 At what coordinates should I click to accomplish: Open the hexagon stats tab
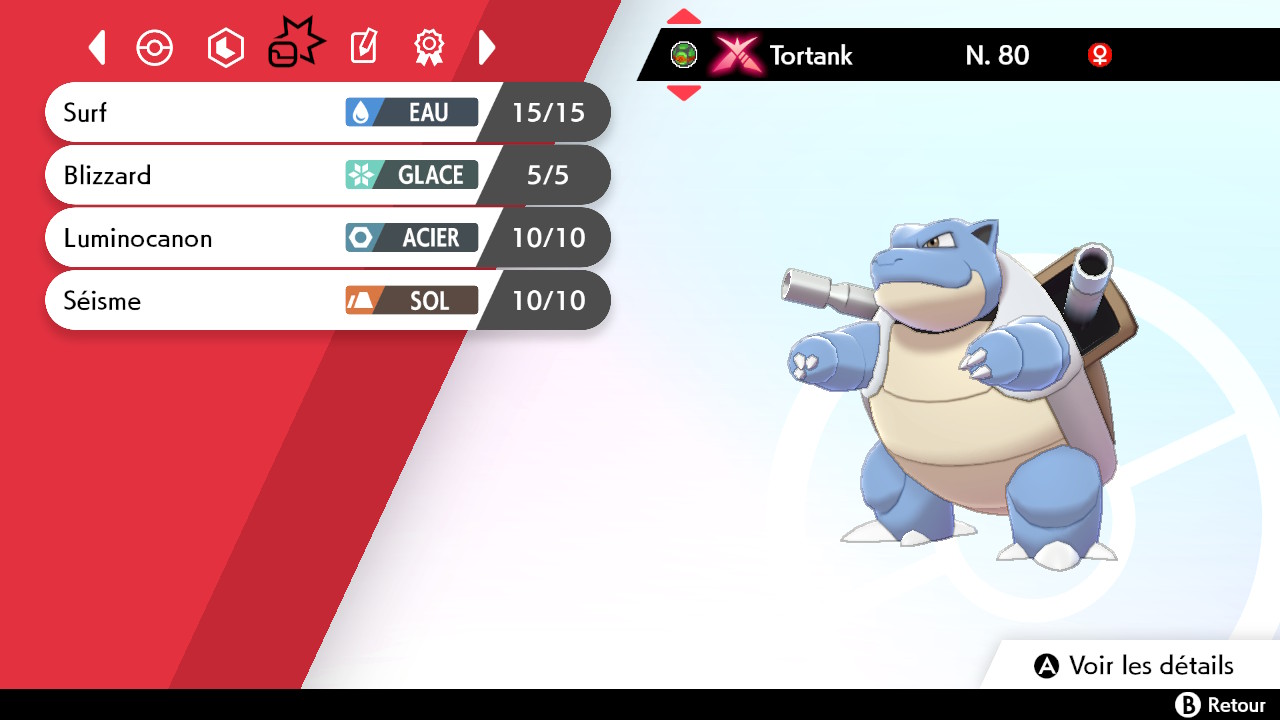pos(225,48)
